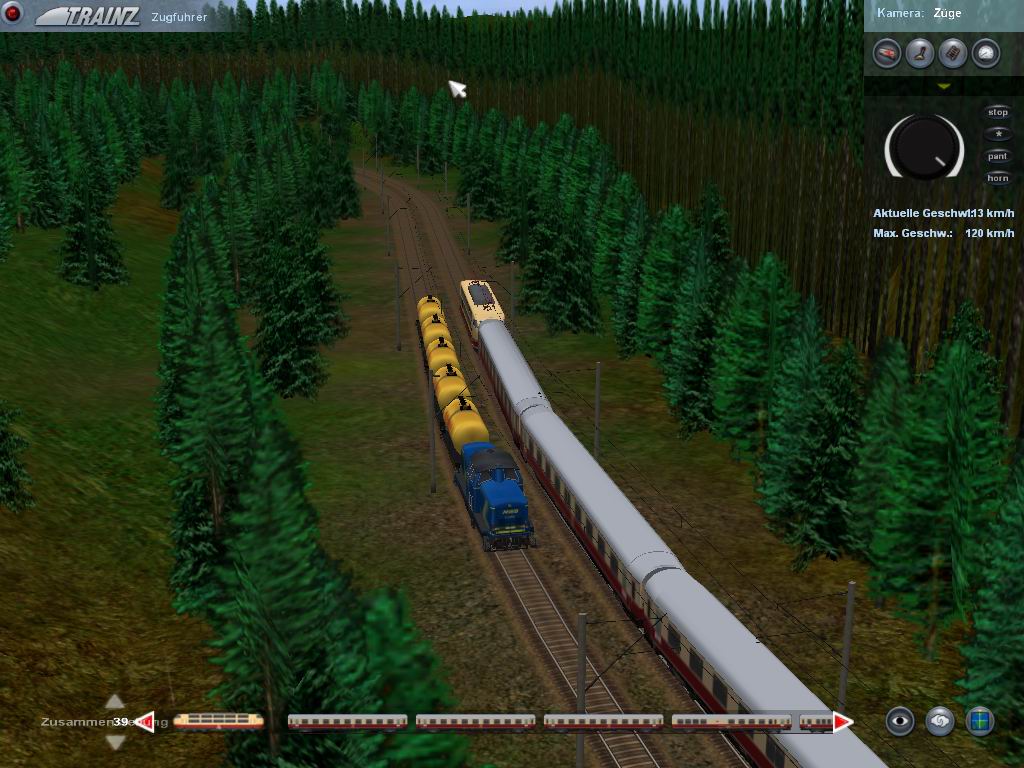Viewport: 1024px width, 768px height.
Task: Click the red round button beside the Trainz logo
Action: (15, 15)
